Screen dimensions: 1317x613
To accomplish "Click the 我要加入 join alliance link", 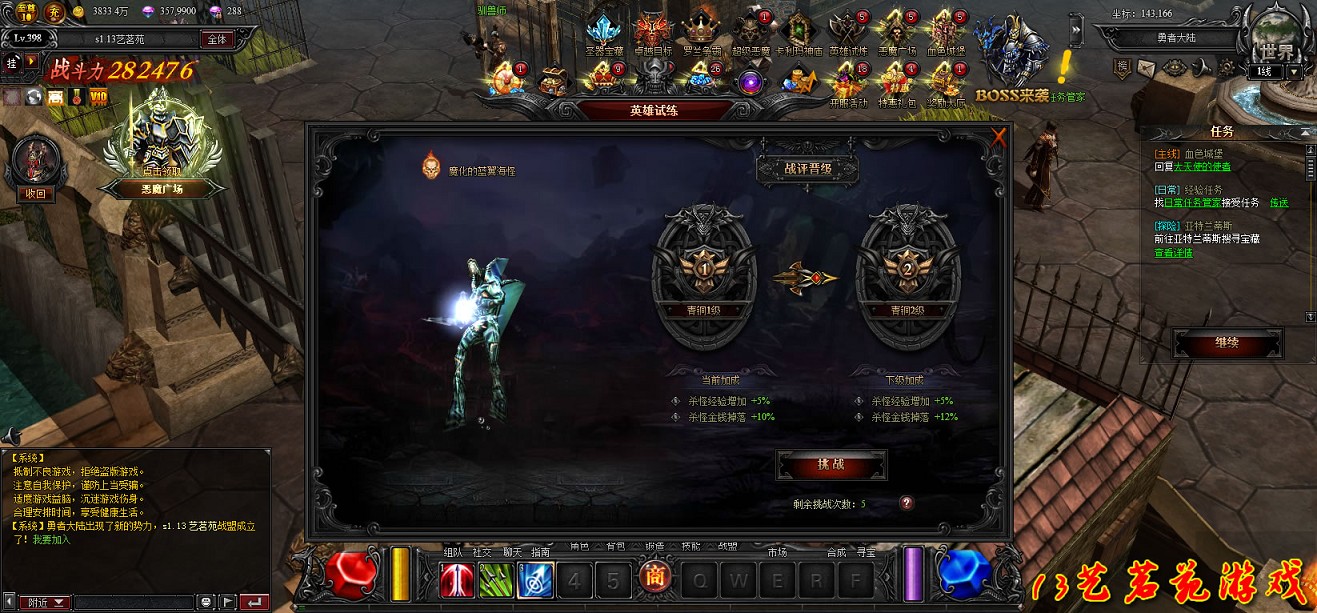I will 51,538.
